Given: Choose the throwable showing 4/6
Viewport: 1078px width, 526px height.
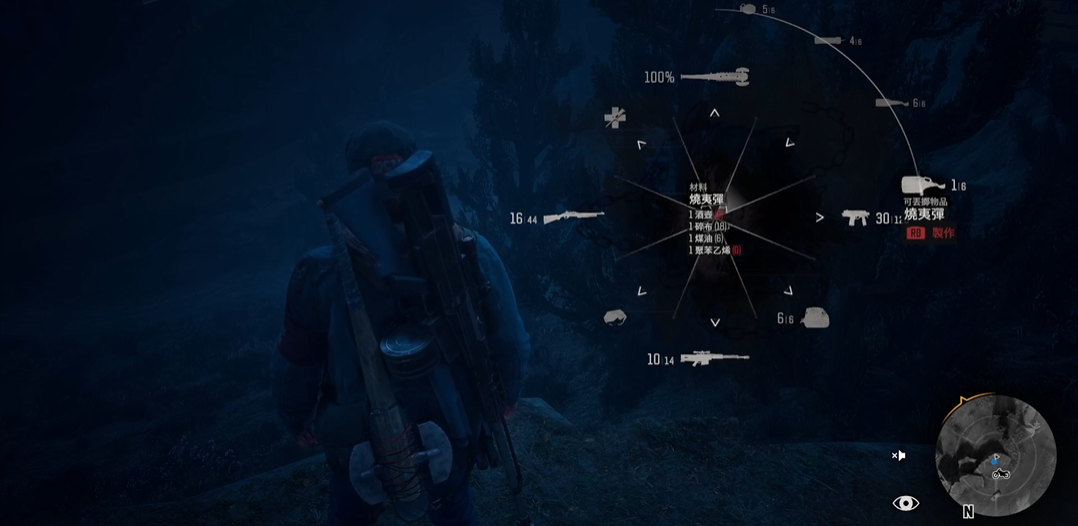Looking at the screenshot, I should (x=828, y=41).
